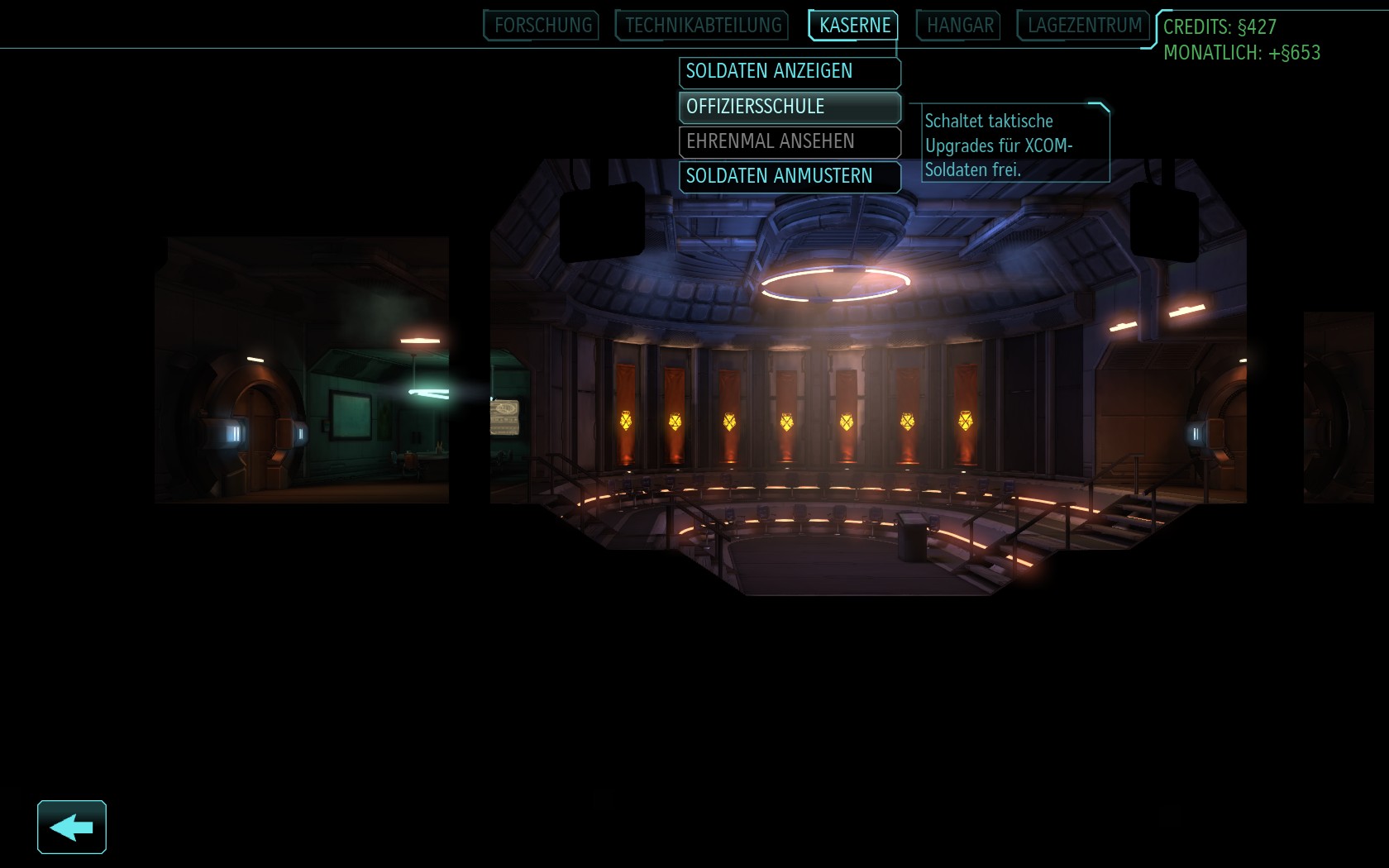
Task: Select the Kaserne tab
Action: pos(854,26)
